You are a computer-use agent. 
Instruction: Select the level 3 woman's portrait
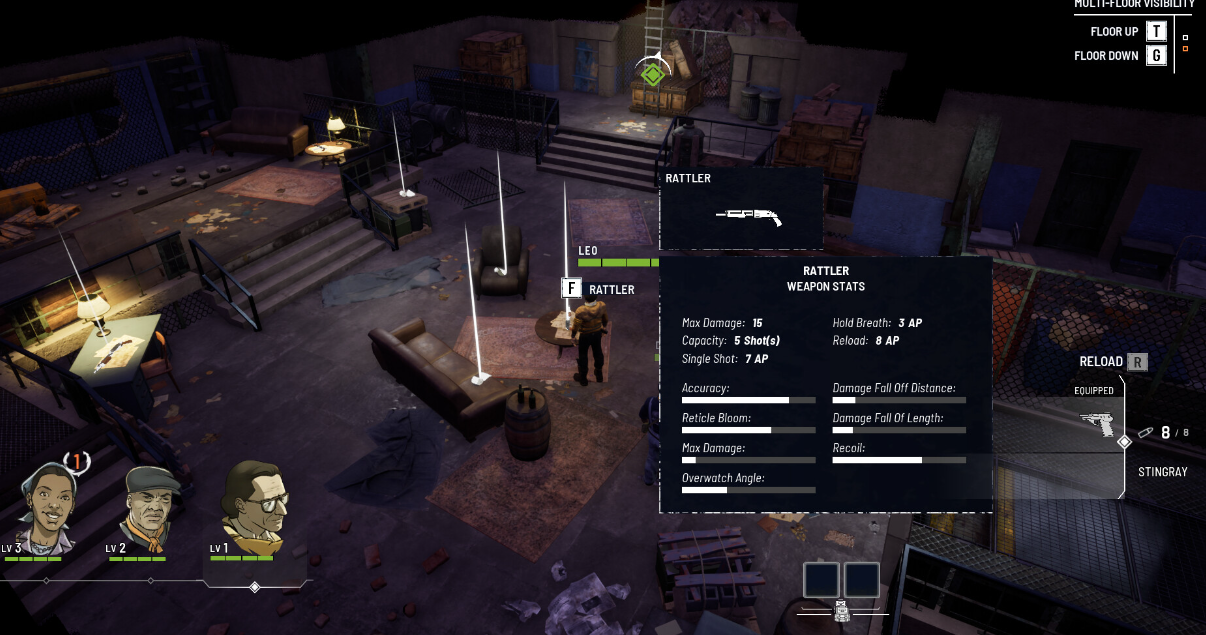[x=46, y=505]
